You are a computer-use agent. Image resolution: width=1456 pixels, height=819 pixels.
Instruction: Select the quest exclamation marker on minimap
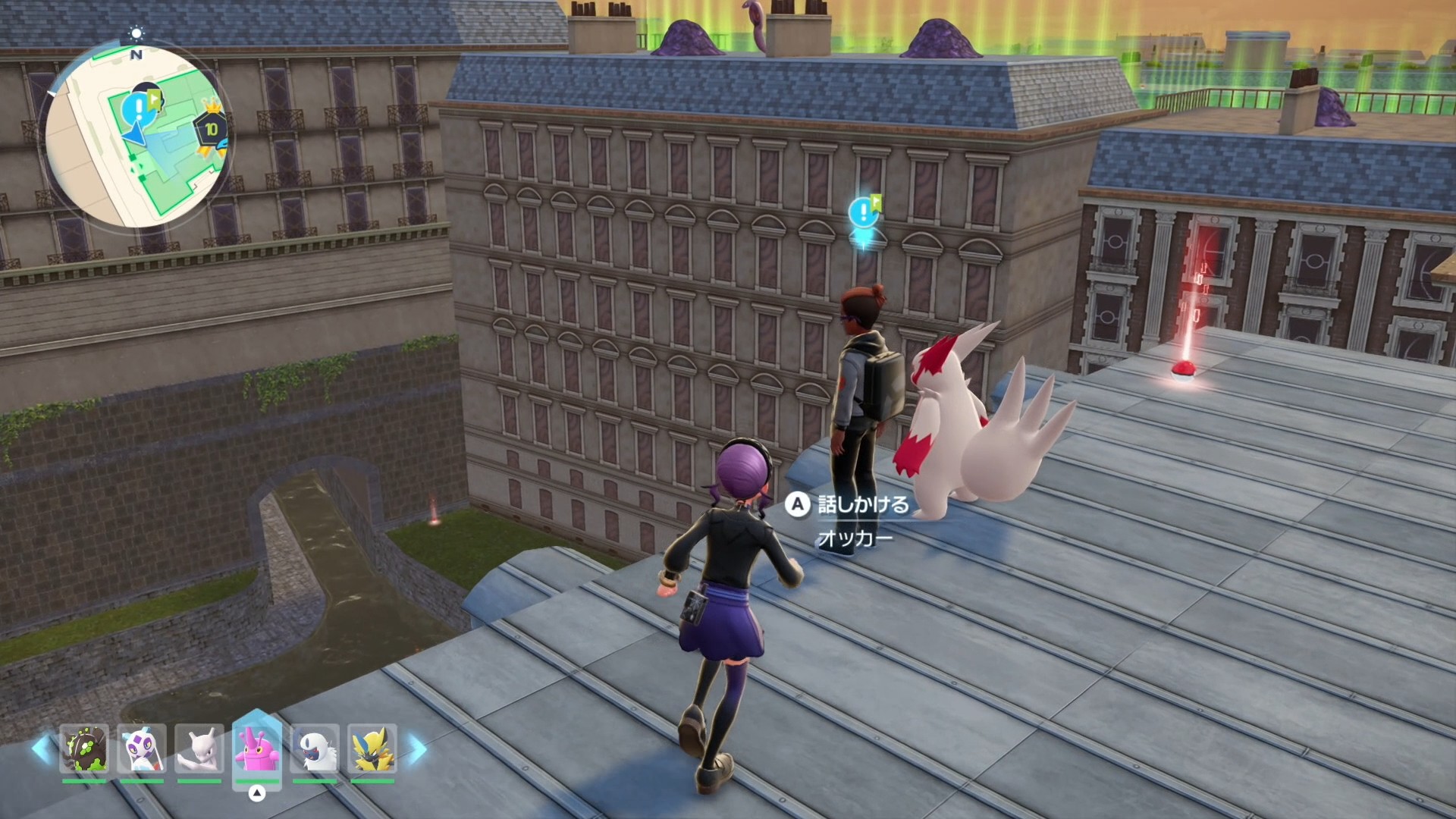(137, 110)
